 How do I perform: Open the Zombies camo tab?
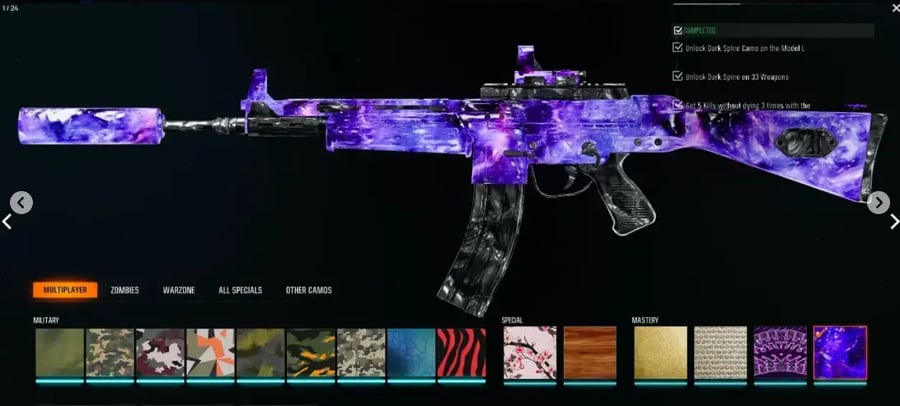(125, 290)
